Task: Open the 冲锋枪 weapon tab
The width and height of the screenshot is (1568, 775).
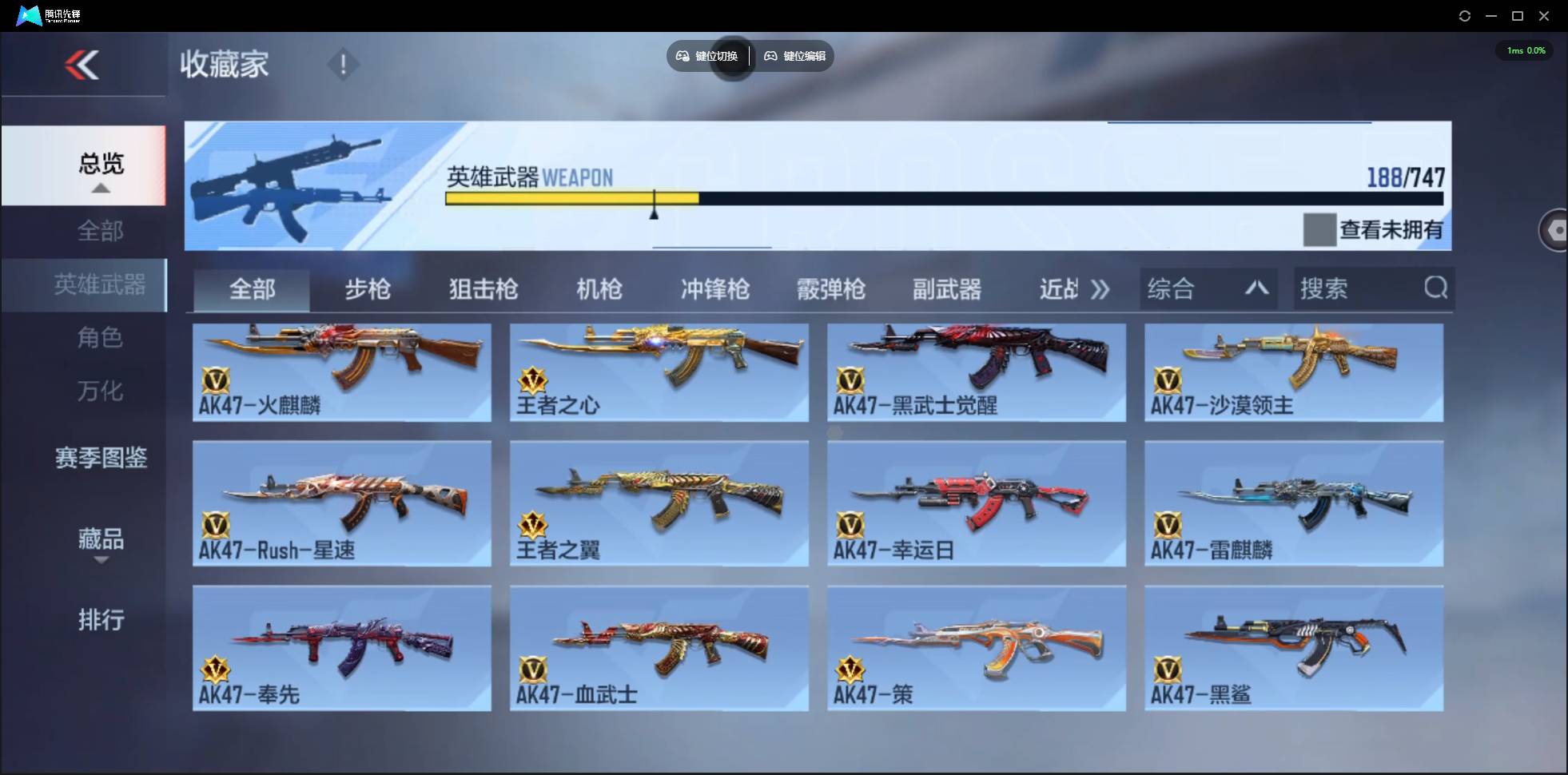Action: [x=714, y=289]
